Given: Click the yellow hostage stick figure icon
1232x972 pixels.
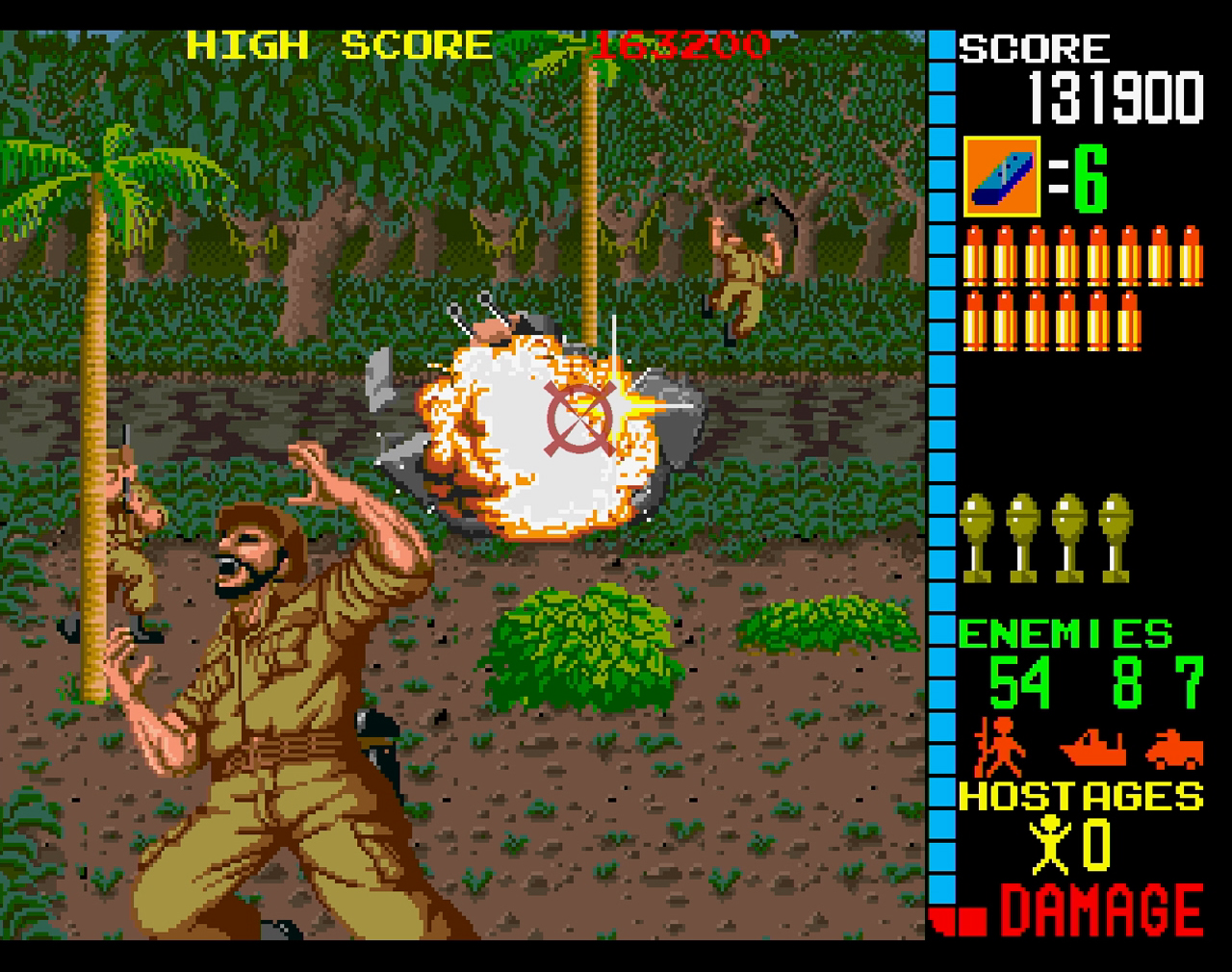Looking at the screenshot, I should [x=1053, y=845].
